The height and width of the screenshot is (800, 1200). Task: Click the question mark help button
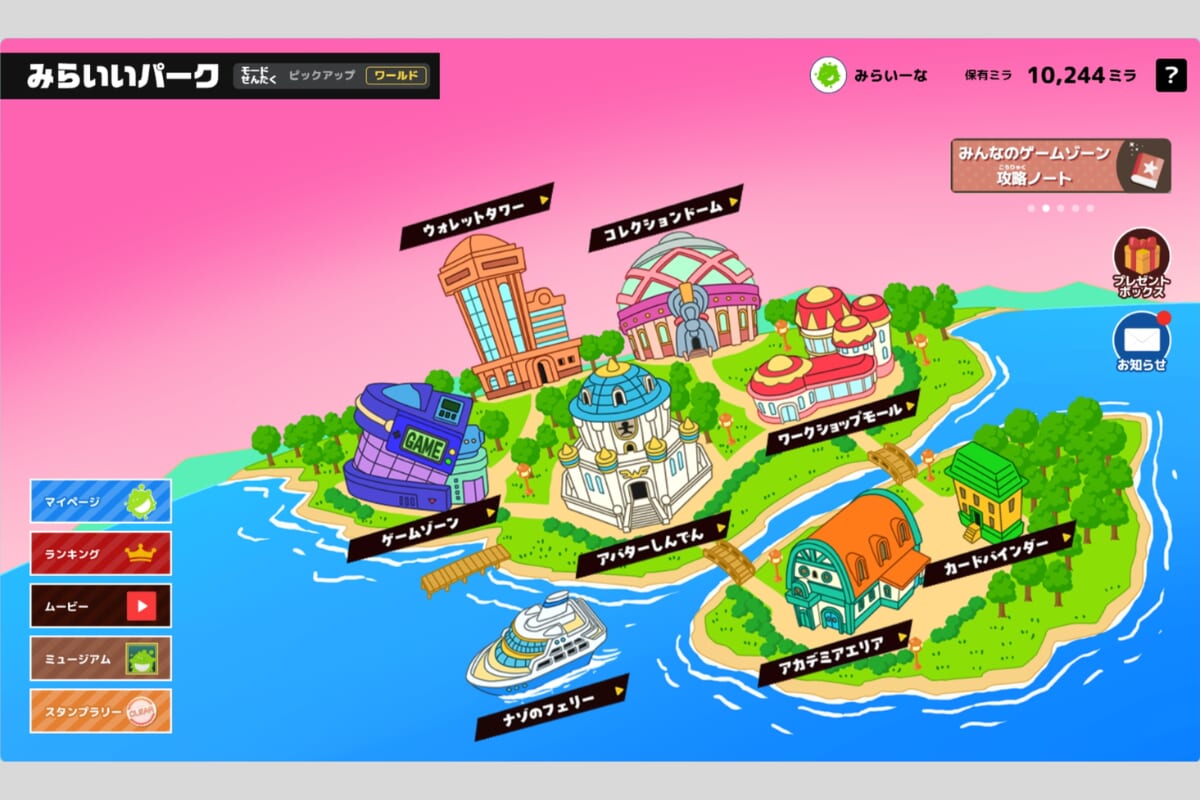coord(1171,76)
